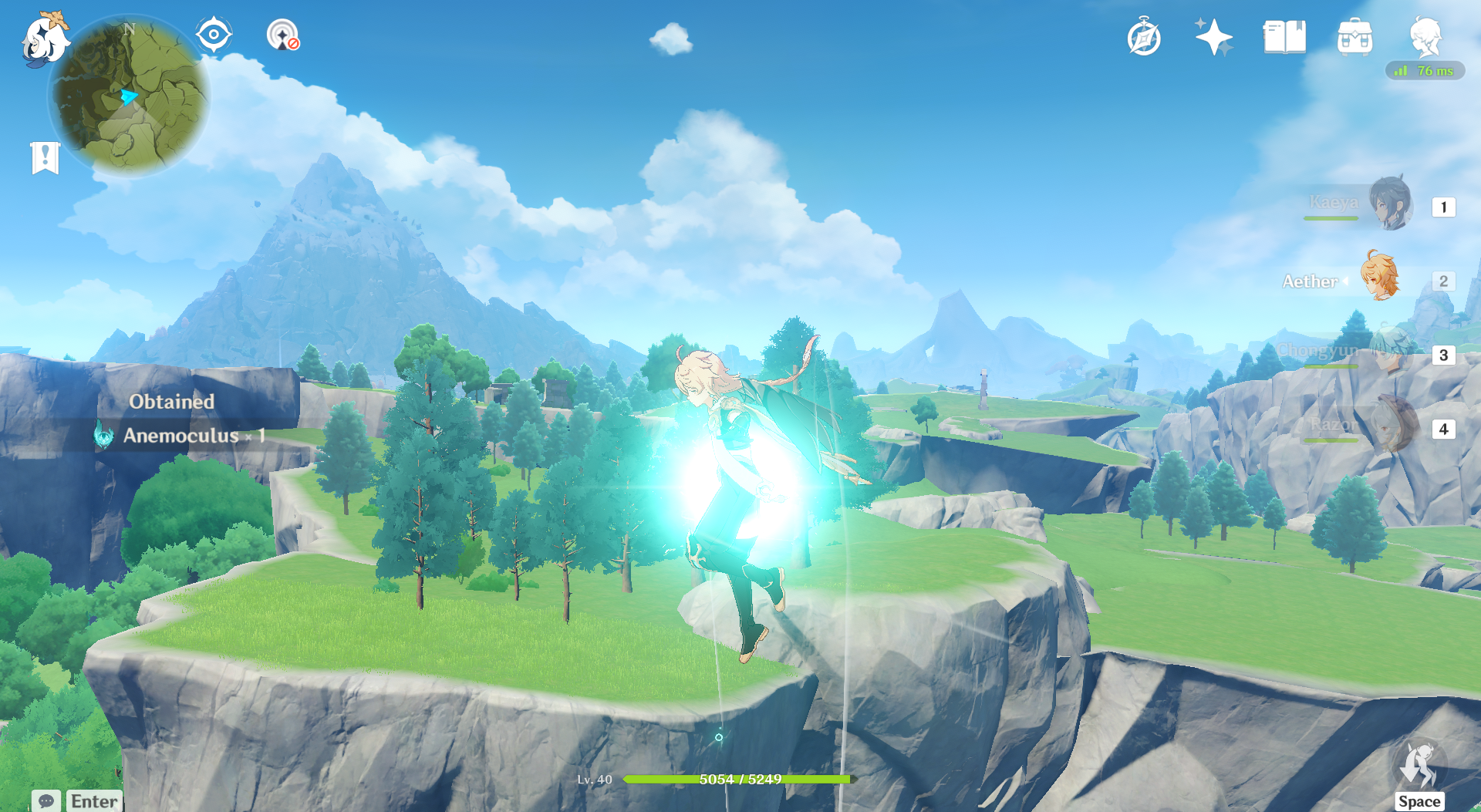Image resolution: width=1481 pixels, height=812 pixels.
Task: Open the chat speech bubble
Action: [46, 800]
